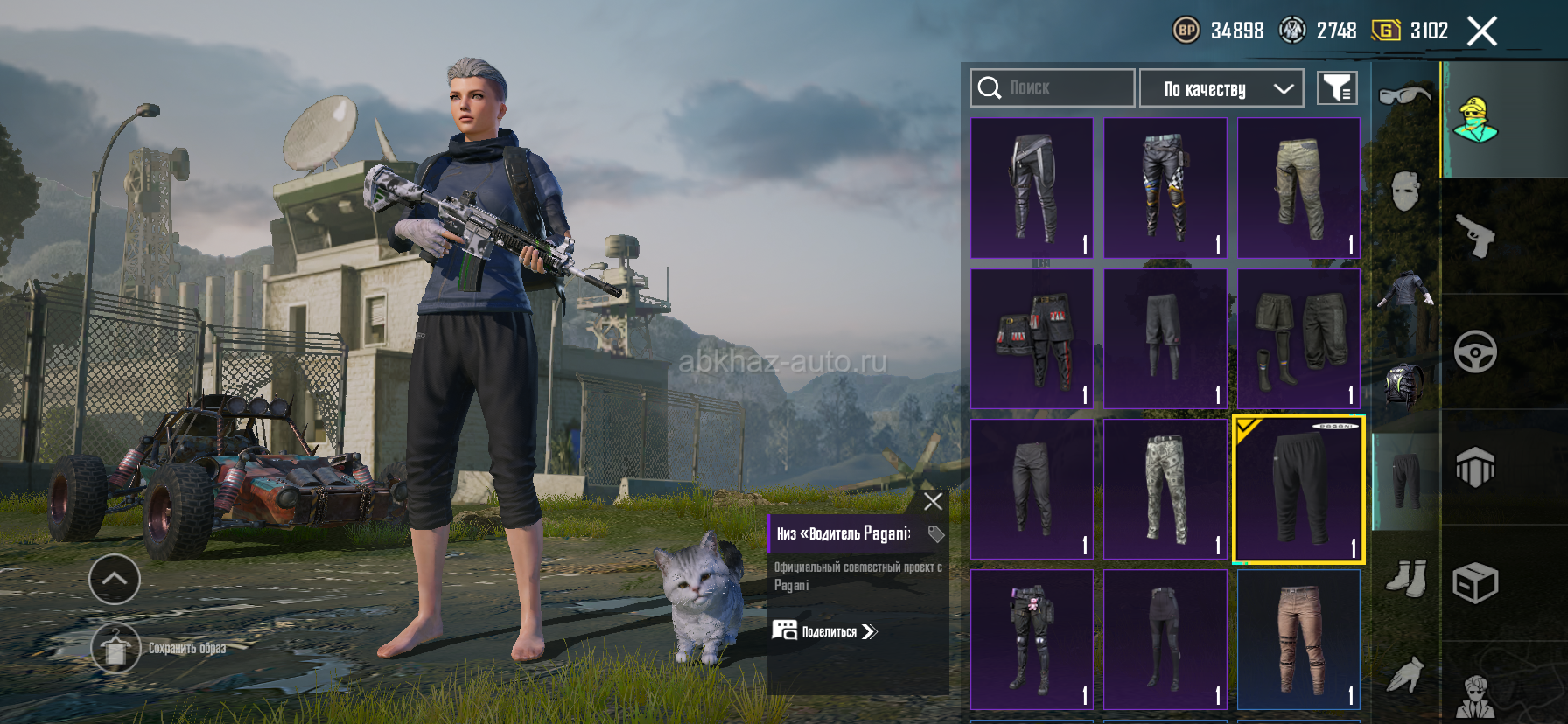Screen dimensions: 1568x724
Task: Switch to the sunglasses accessory category
Action: coord(1404,94)
